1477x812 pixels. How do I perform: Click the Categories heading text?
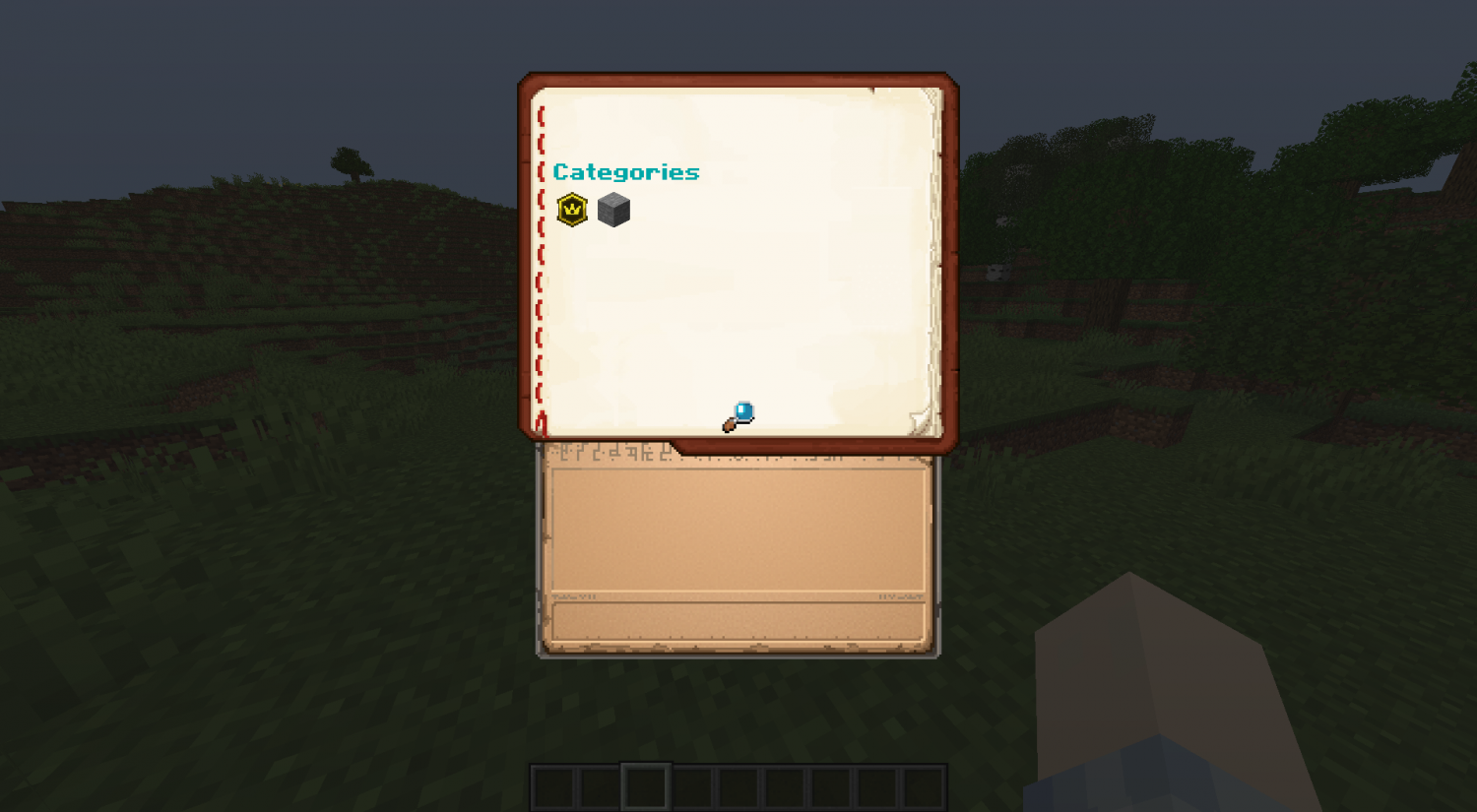627,171
